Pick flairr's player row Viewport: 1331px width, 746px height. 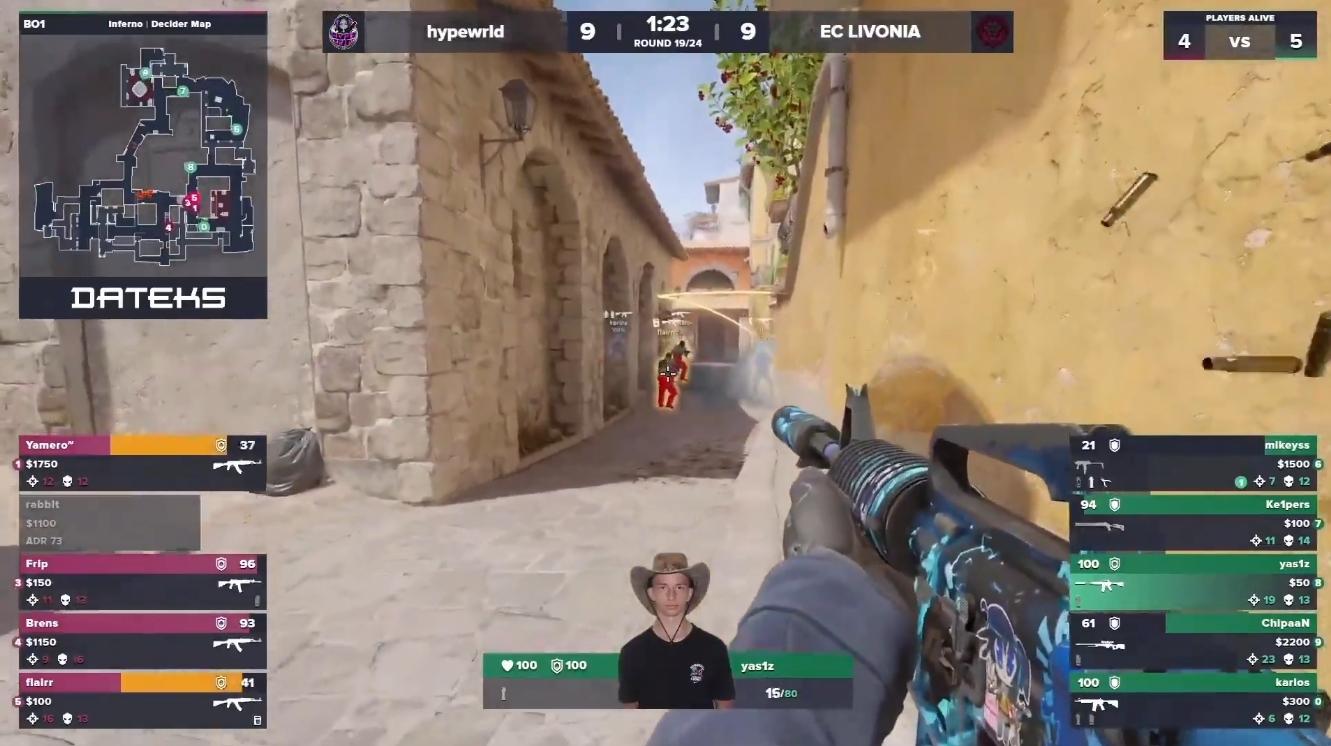tap(142, 700)
